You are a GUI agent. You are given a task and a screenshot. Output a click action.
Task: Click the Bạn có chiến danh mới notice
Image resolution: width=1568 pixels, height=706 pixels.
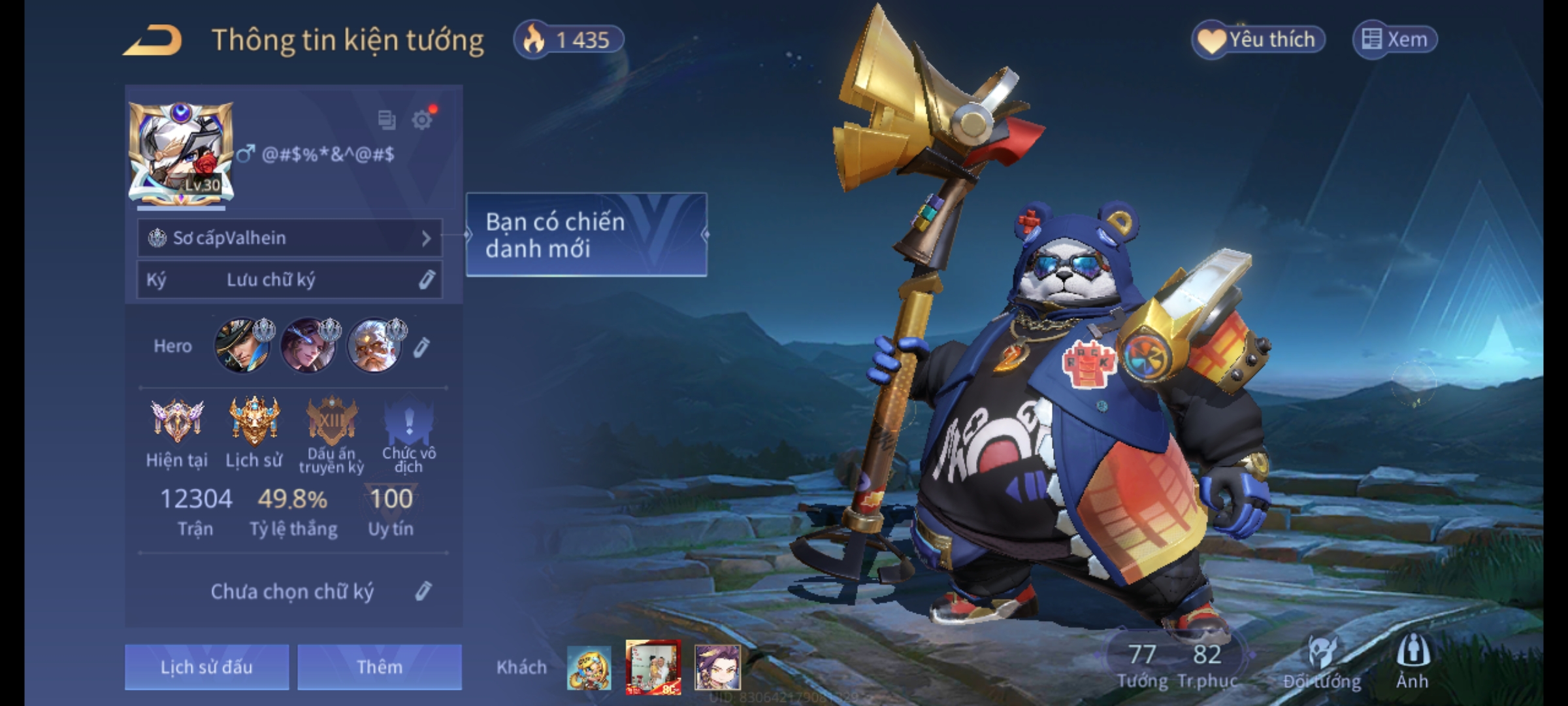click(x=586, y=235)
